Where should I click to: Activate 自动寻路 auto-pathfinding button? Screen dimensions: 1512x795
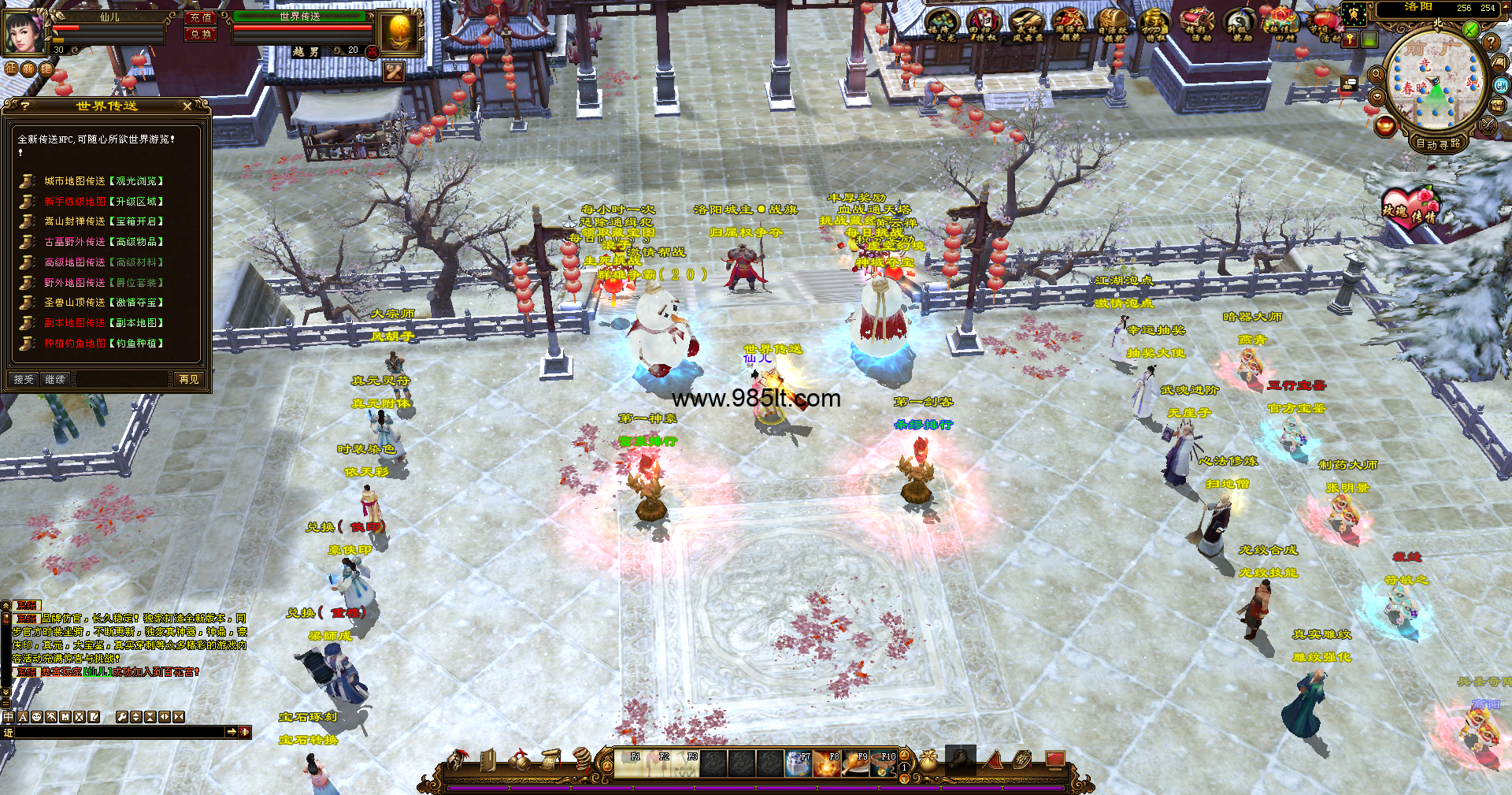click(1438, 143)
